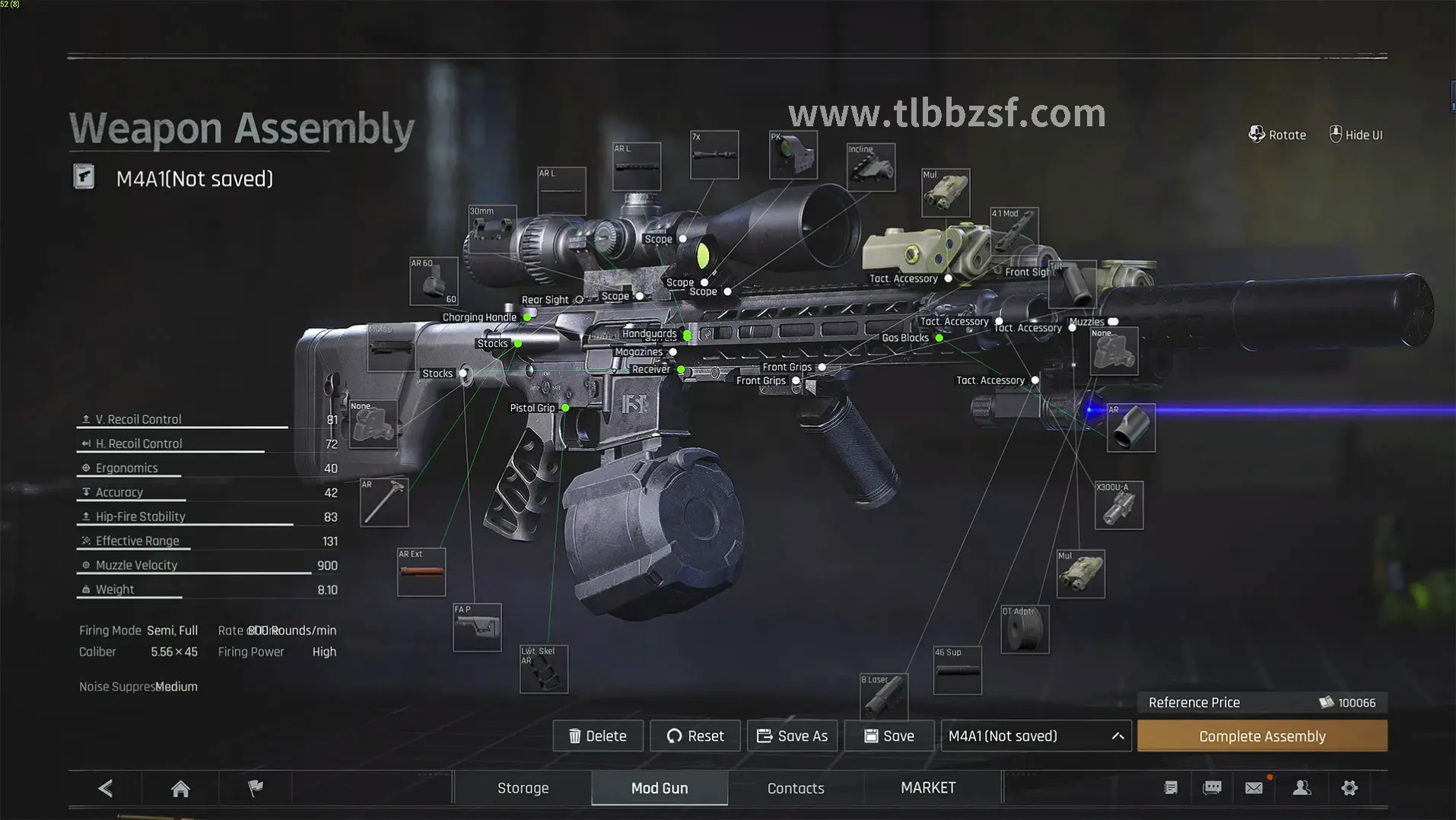Open the friends profile icon
Screen dimensions: 1456x820
[x=1302, y=788]
